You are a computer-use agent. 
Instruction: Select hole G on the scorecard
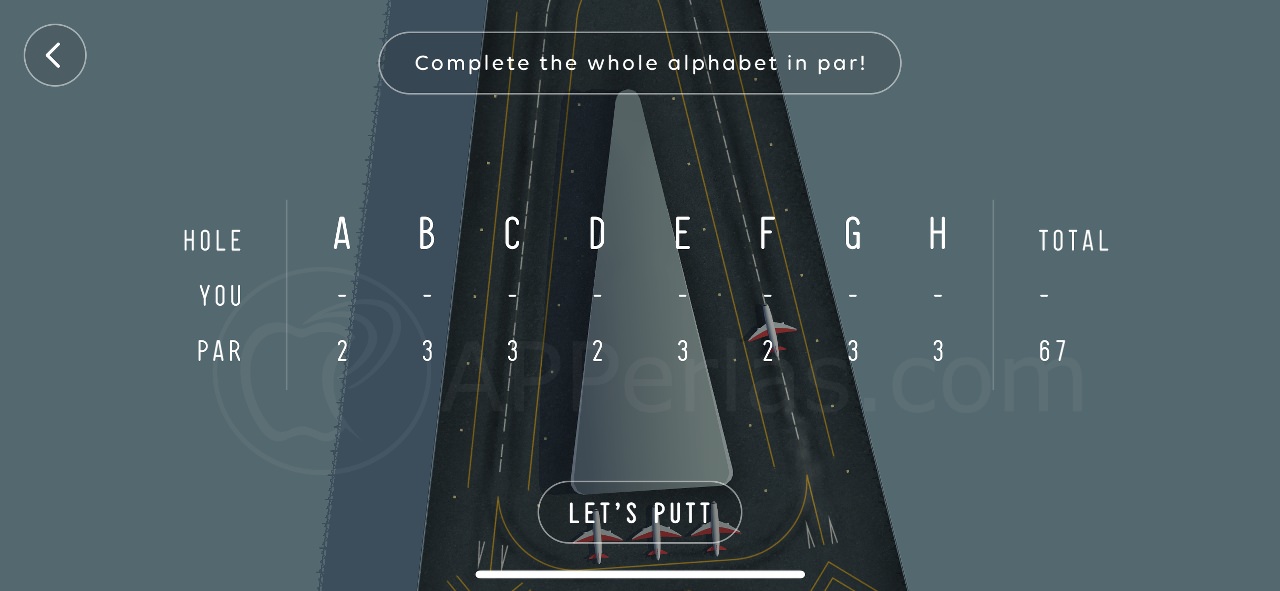click(853, 234)
